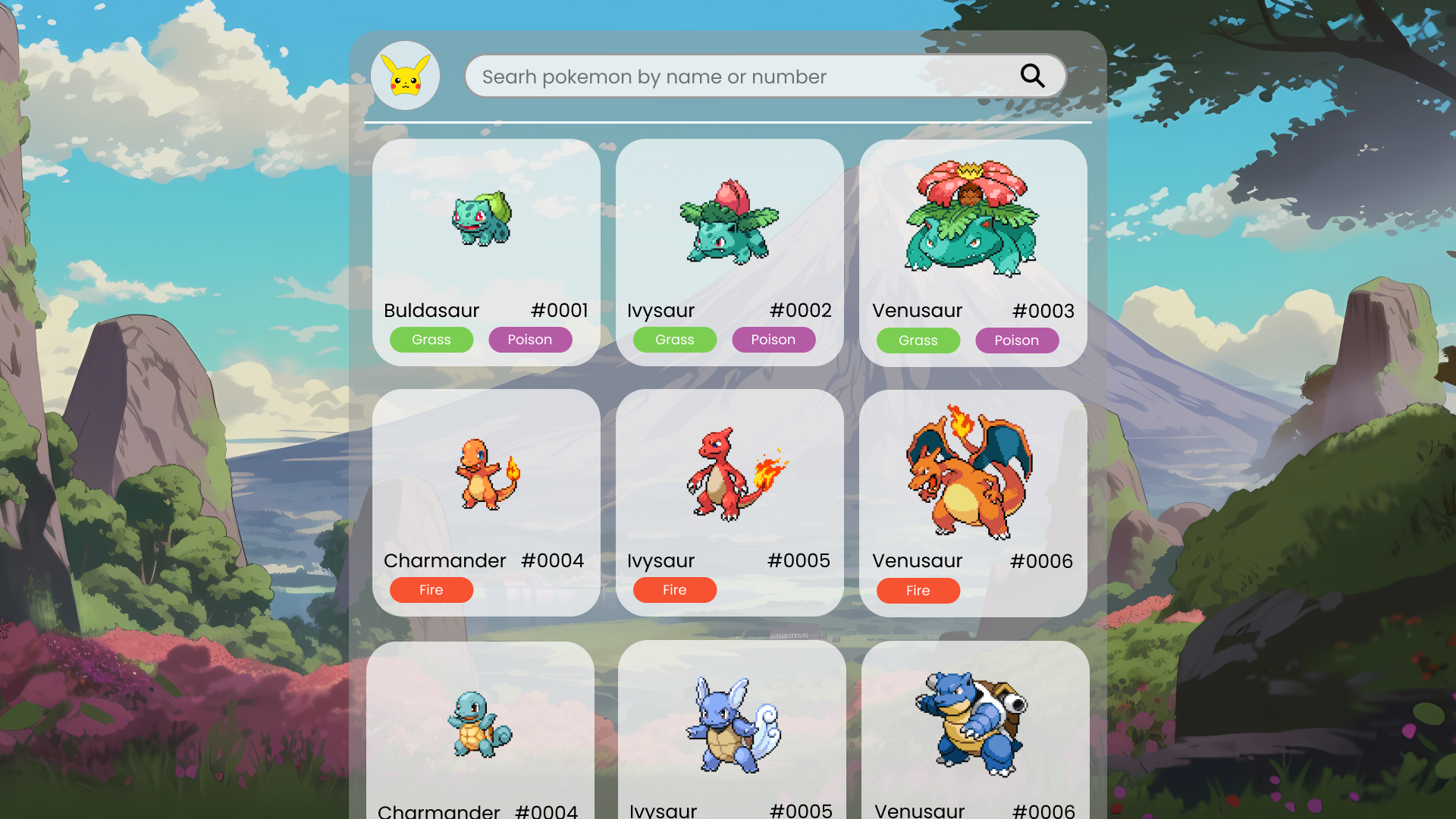Toggle the Poison badge on Ivysaur card
The width and height of the screenshot is (1456, 819).
[x=773, y=339]
